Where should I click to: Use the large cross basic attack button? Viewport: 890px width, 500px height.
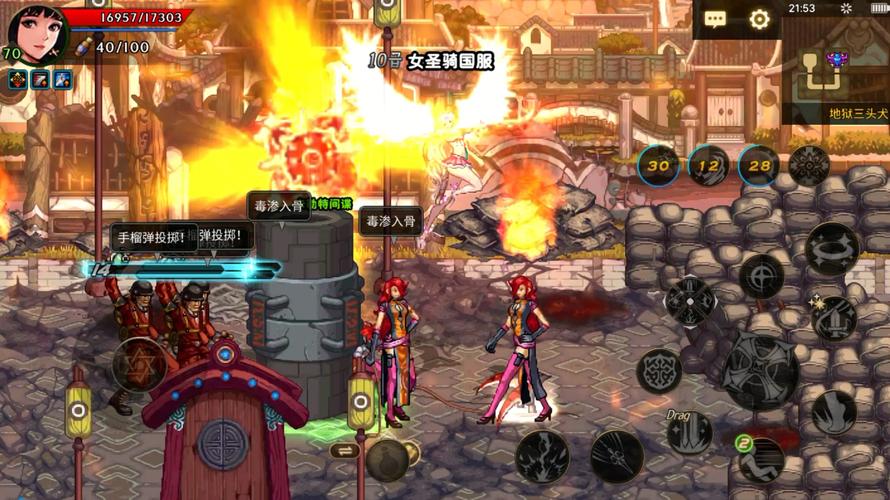tap(760, 370)
